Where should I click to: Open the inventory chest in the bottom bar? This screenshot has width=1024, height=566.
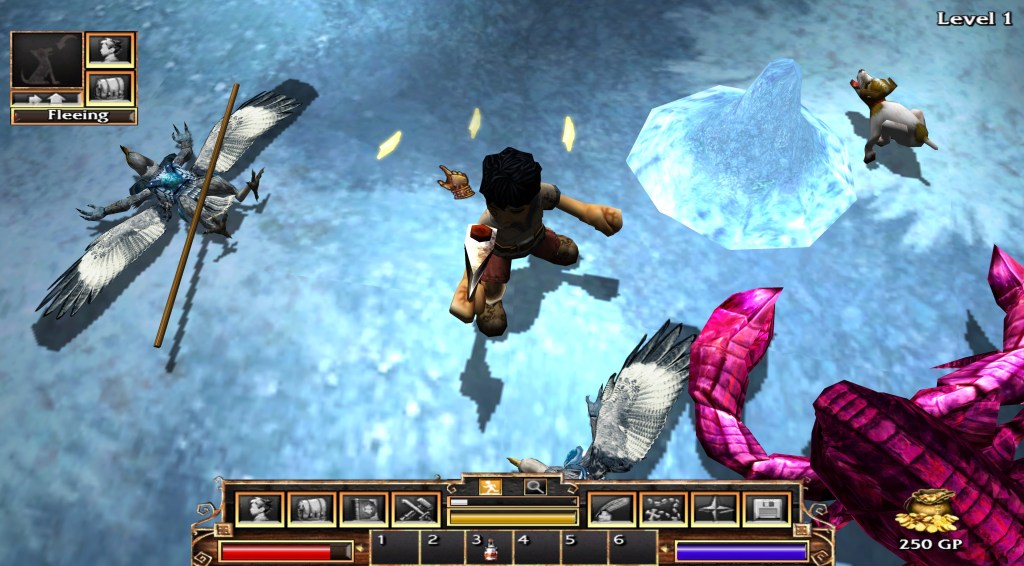312,509
